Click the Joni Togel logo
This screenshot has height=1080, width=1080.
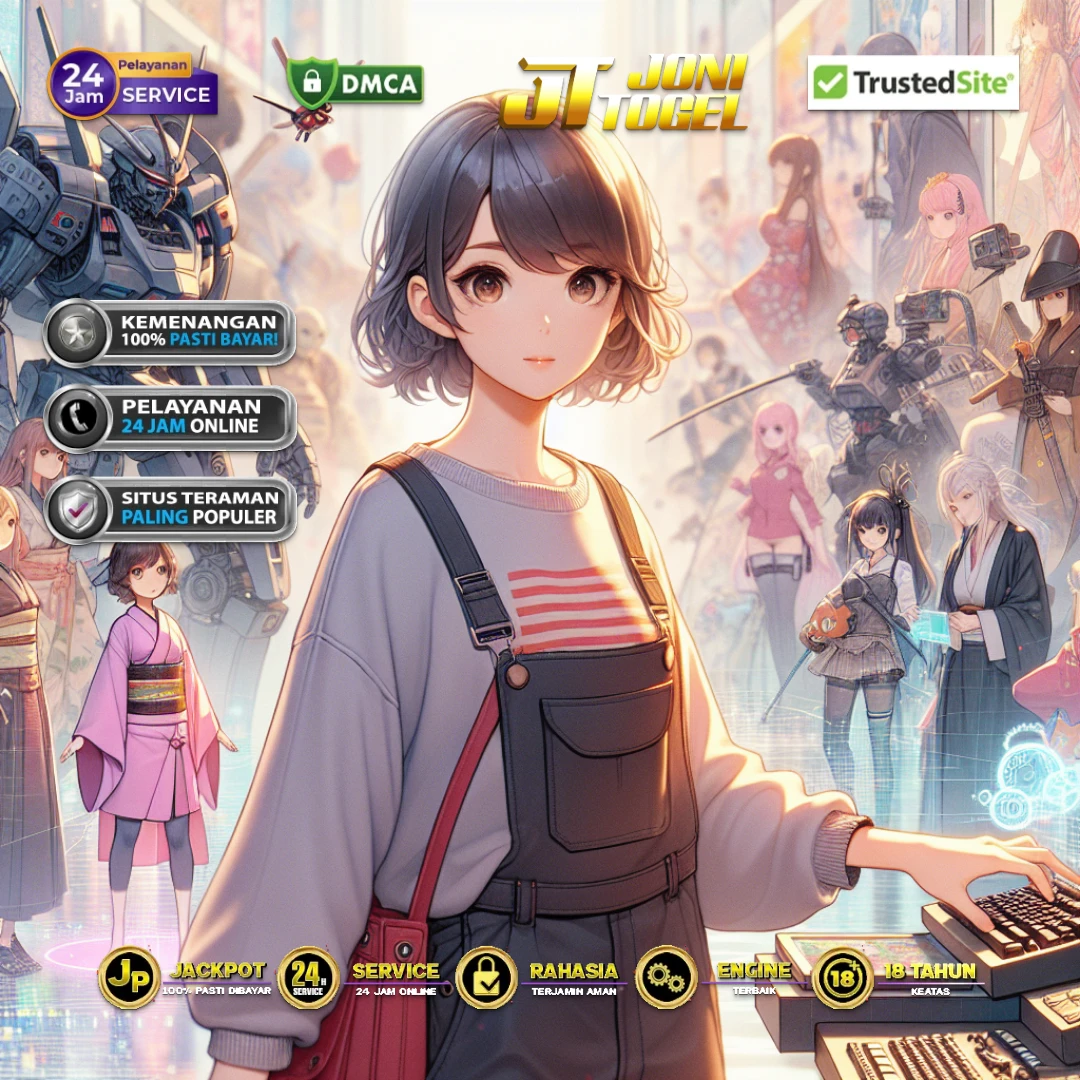(x=625, y=94)
